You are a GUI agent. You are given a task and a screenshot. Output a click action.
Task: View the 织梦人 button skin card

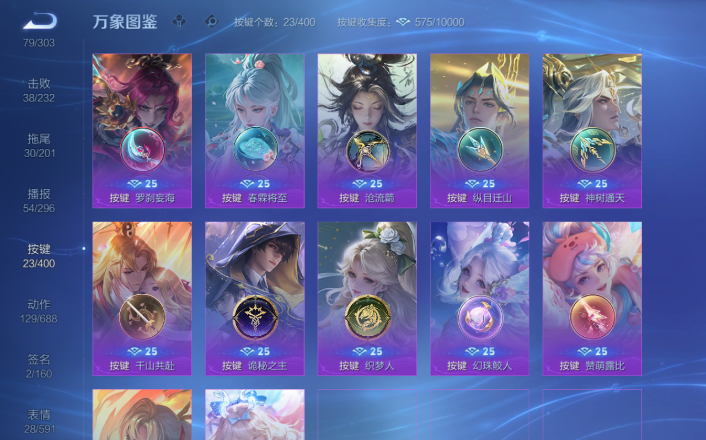point(367,298)
